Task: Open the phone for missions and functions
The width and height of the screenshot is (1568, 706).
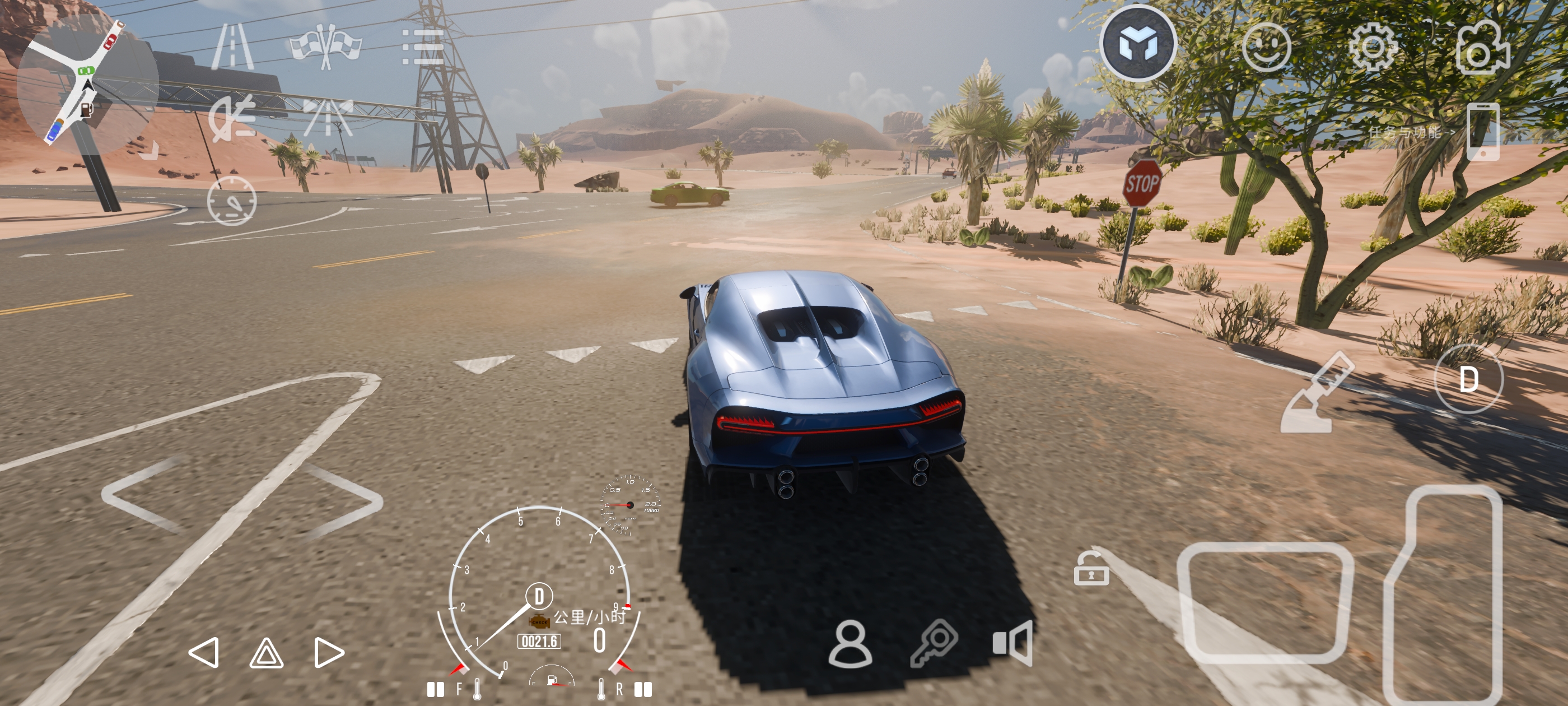Action: pyautogui.click(x=1482, y=132)
